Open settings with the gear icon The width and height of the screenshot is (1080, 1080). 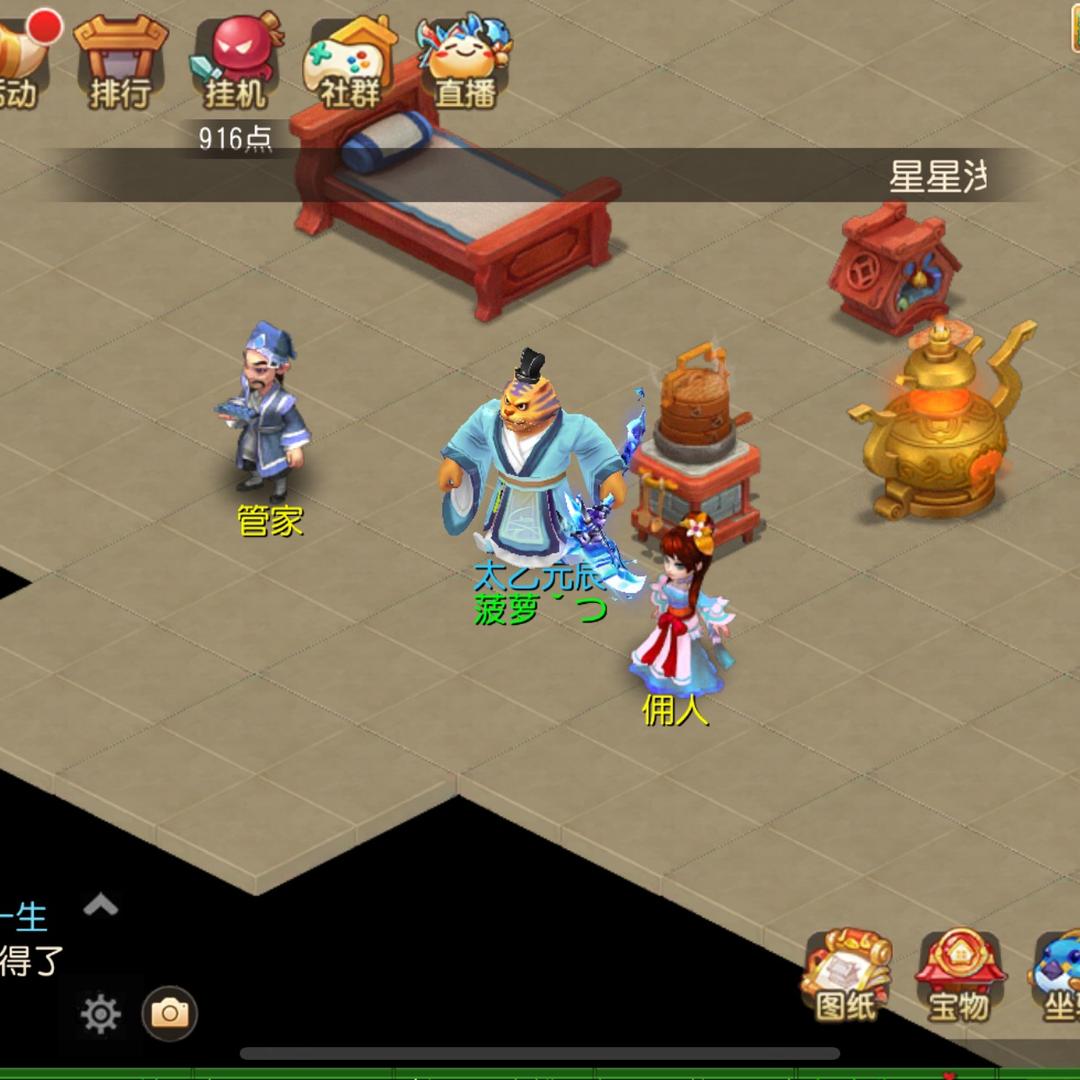point(101,1014)
